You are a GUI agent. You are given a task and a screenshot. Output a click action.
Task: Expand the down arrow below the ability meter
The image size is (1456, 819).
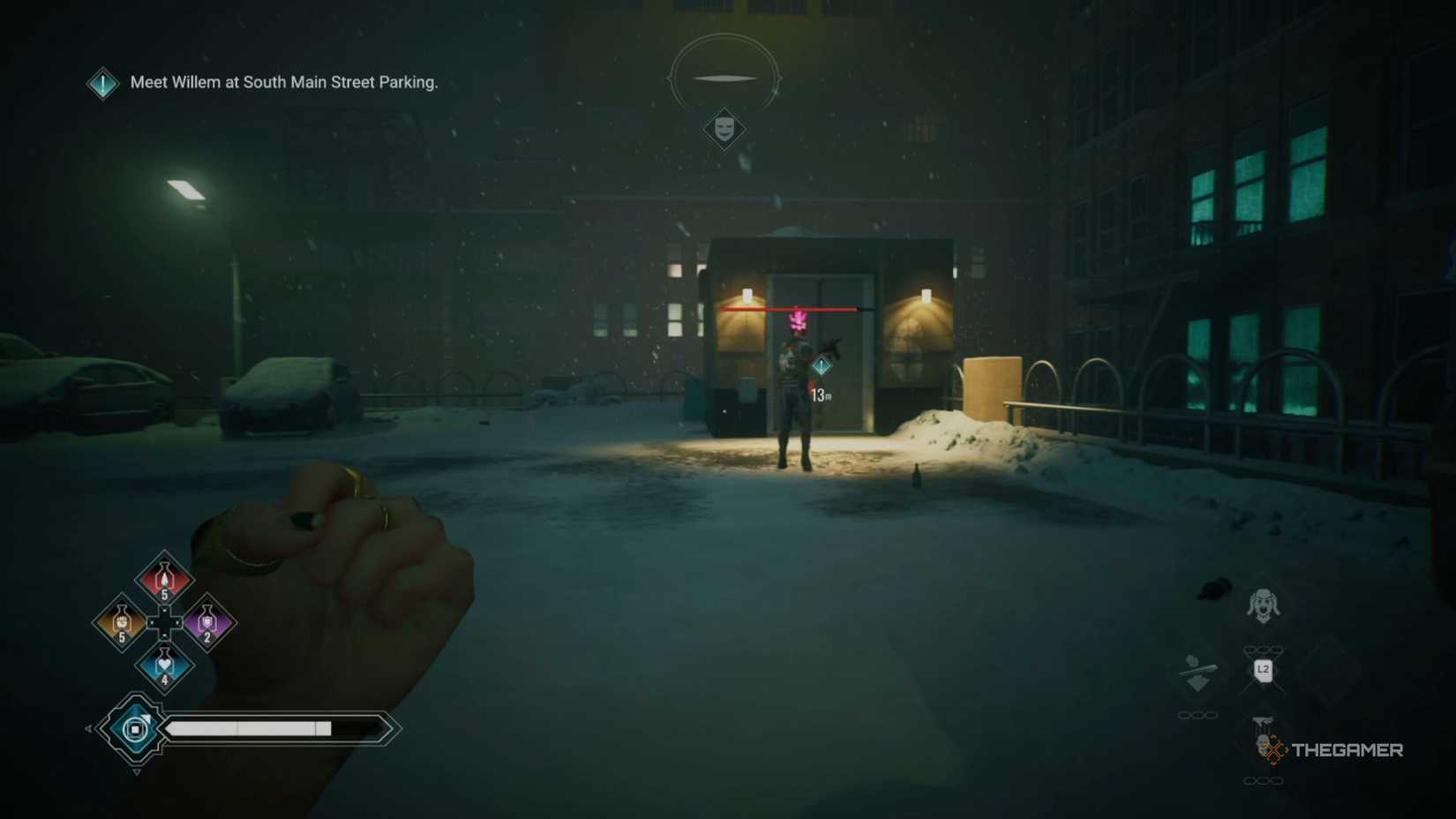pos(137,772)
